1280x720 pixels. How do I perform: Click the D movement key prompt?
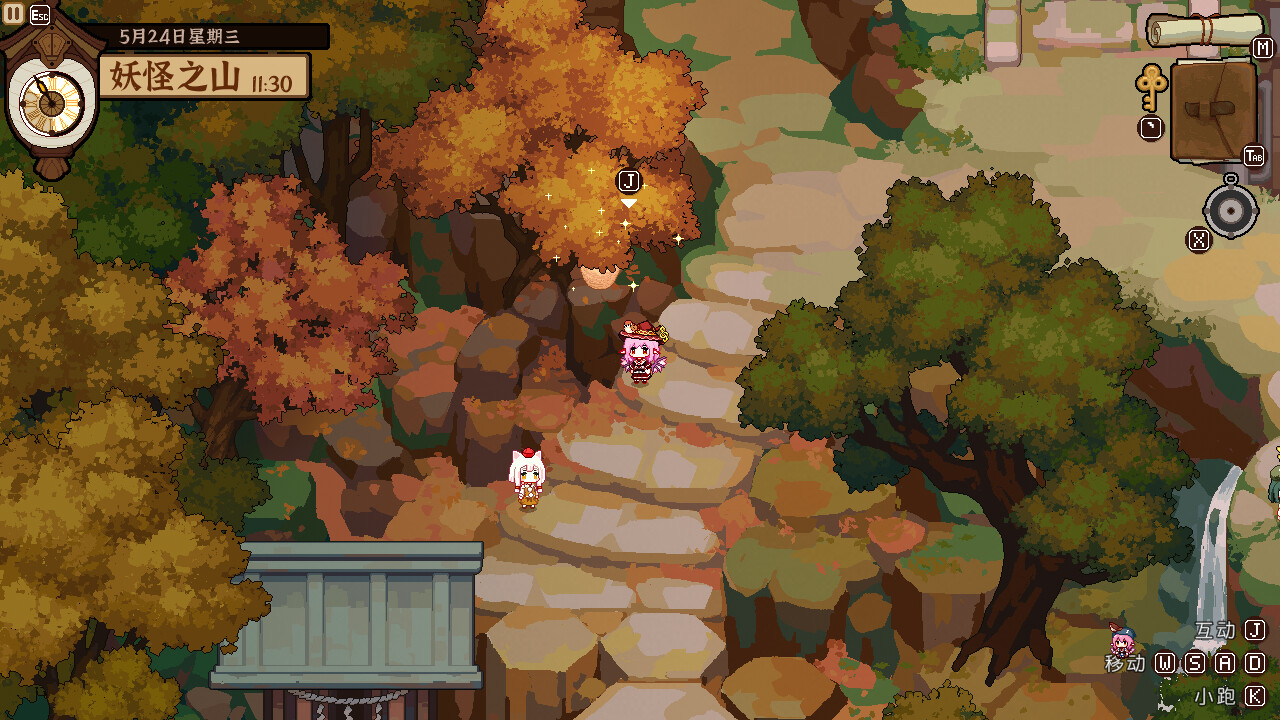[x=1258, y=662]
